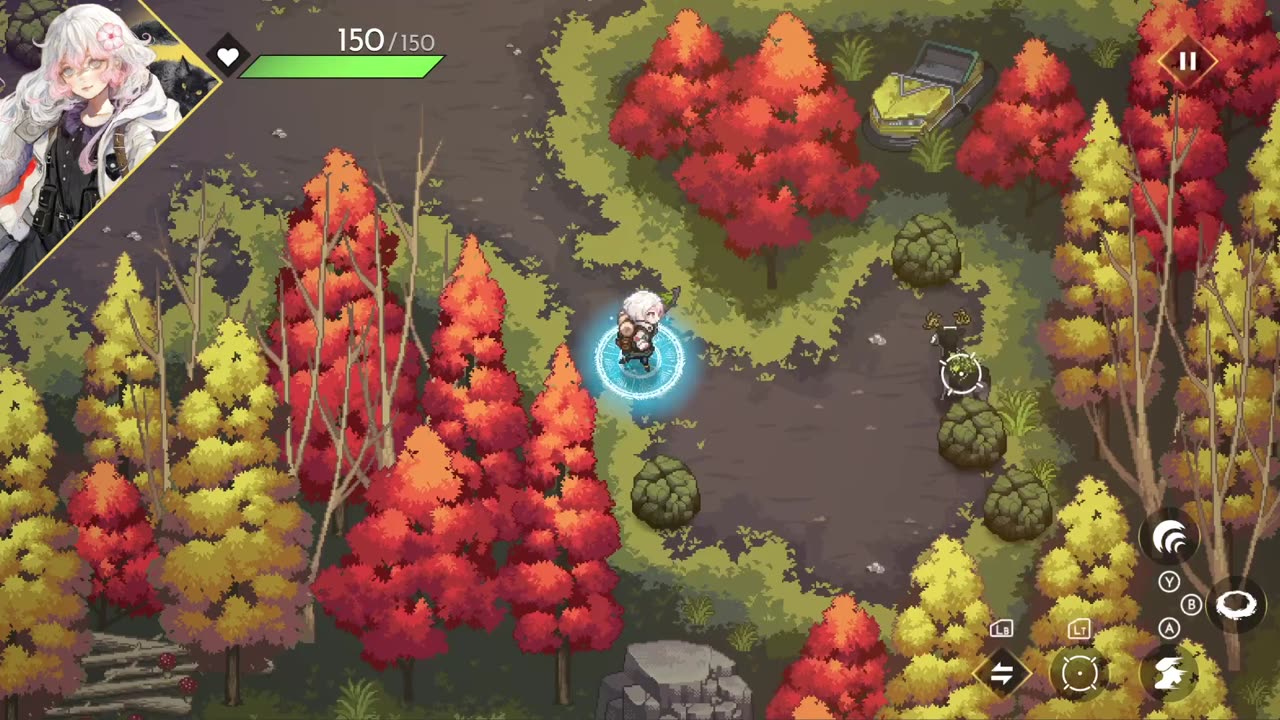Activate the claw slash skill icon
This screenshot has height=720, width=1280.
click(1170, 540)
